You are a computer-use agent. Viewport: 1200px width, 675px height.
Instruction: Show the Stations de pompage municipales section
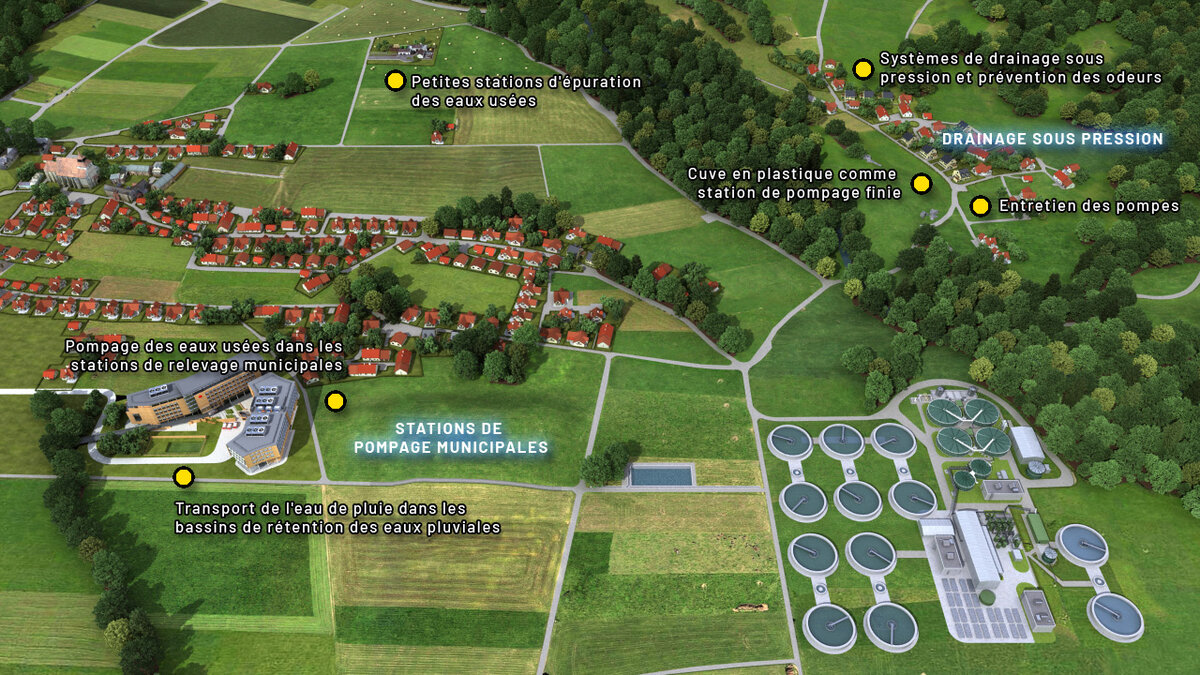point(451,438)
